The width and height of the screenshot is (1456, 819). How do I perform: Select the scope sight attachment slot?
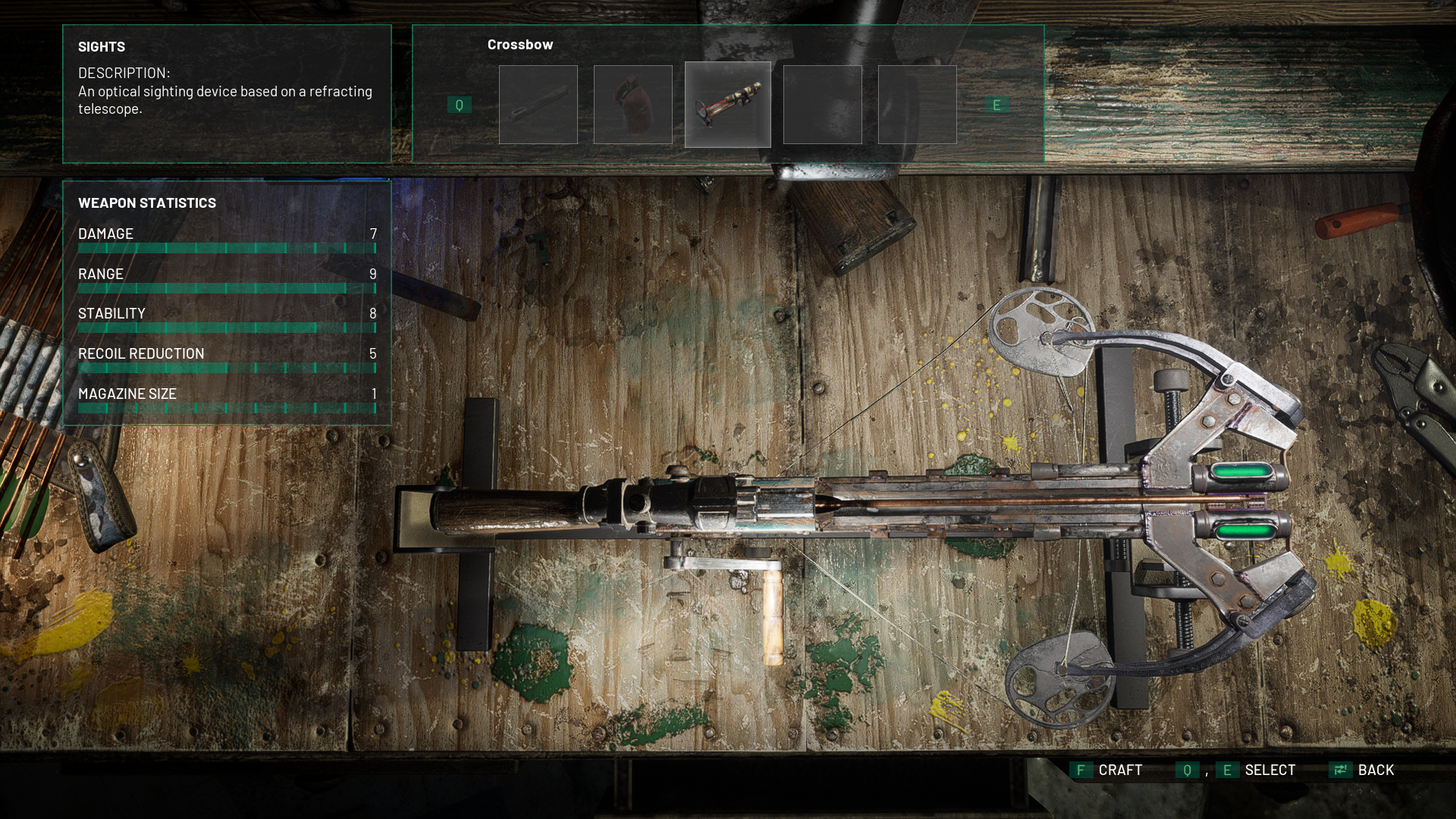(x=727, y=105)
